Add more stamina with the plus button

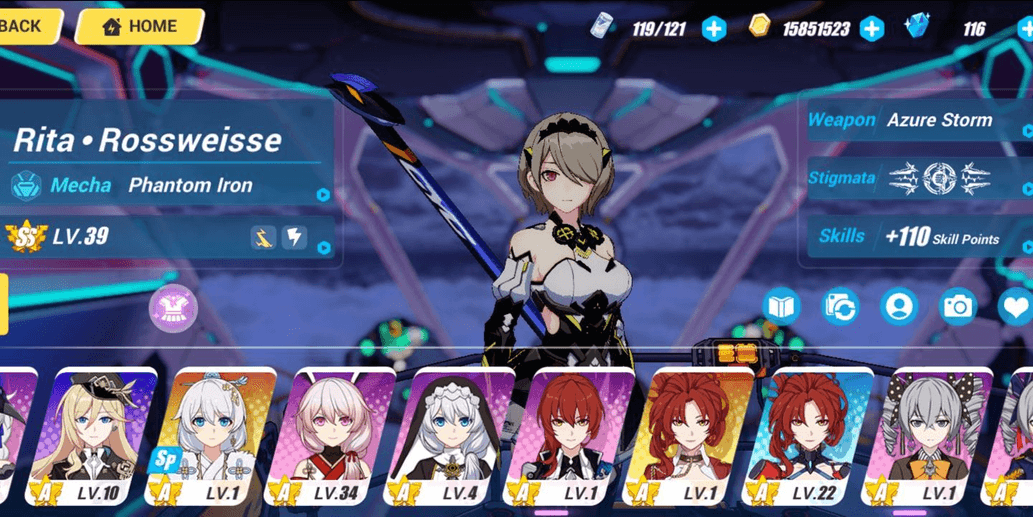click(x=713, y=29)
